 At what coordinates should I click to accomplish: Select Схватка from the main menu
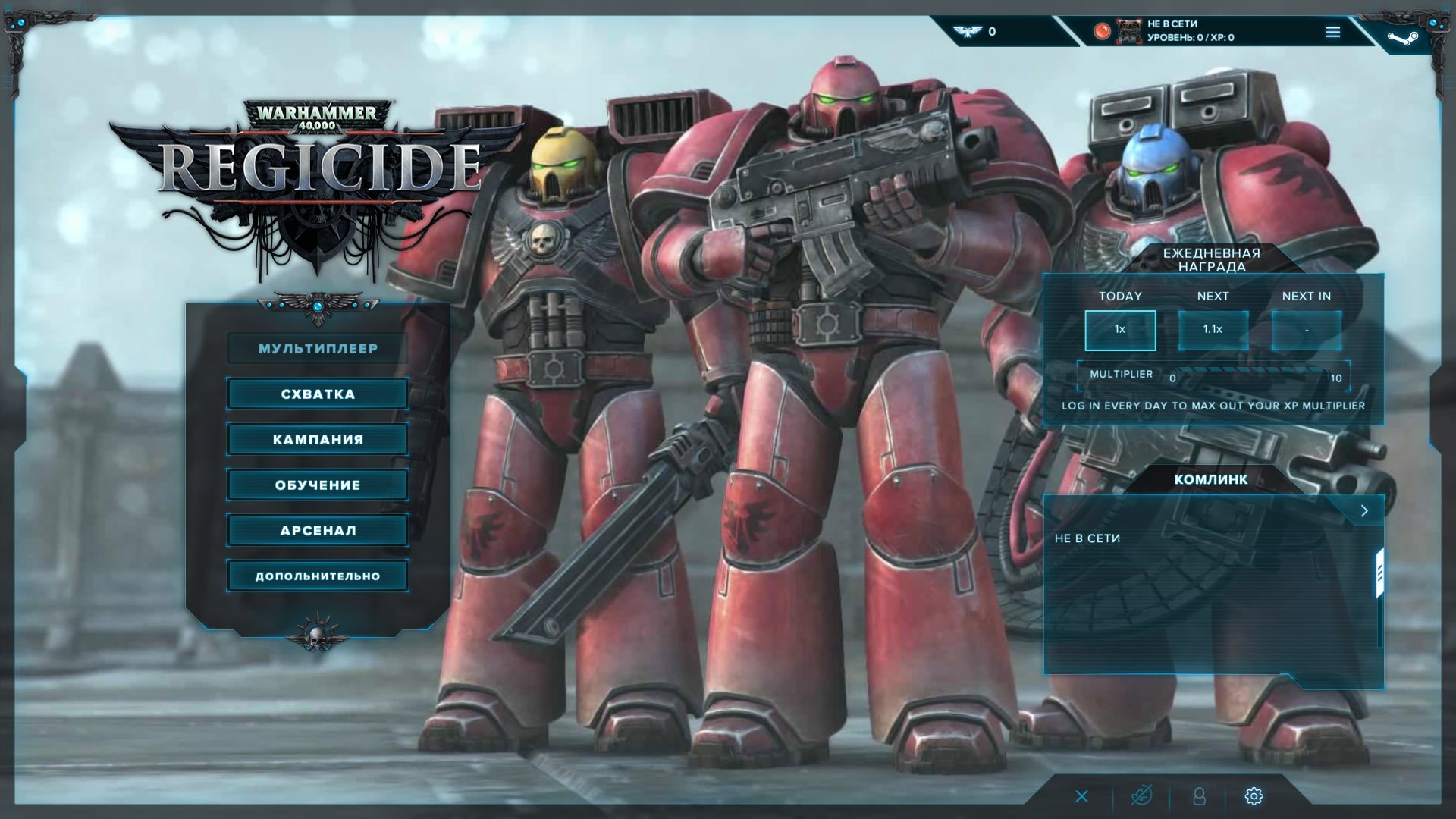(318, 394)
